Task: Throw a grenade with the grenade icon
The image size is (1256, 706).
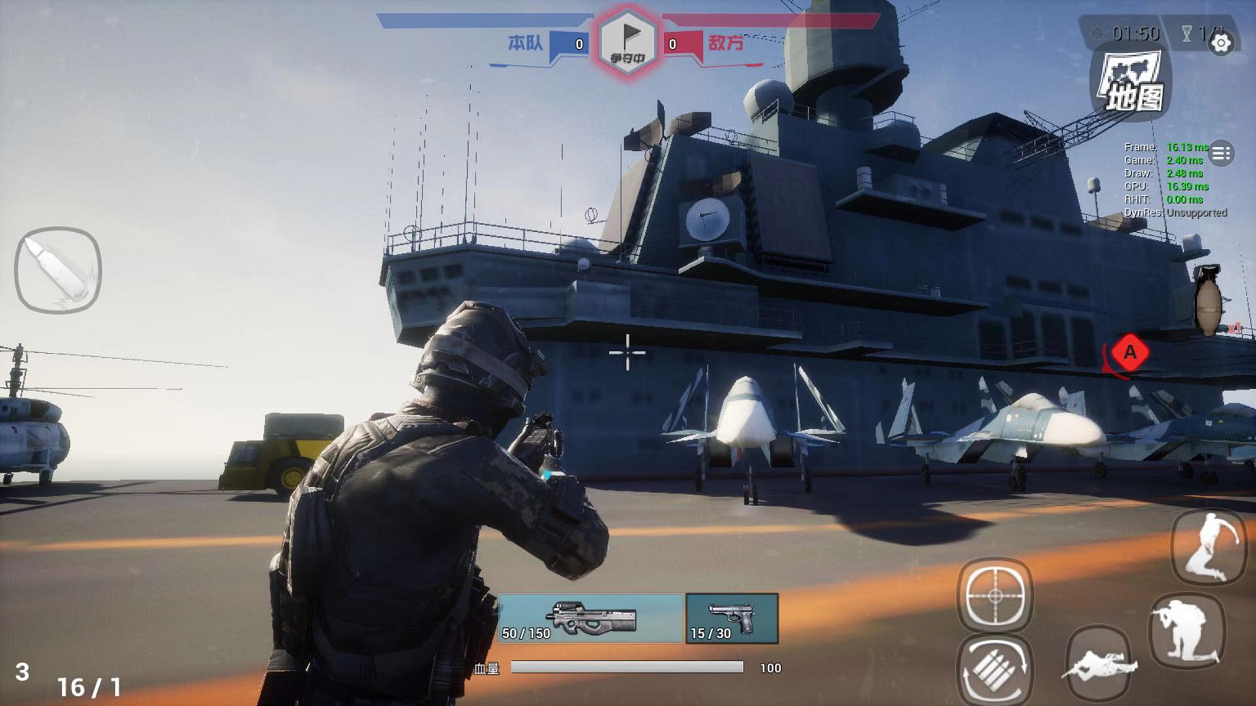Action: pyautogui.click(x=1208, y=300)
